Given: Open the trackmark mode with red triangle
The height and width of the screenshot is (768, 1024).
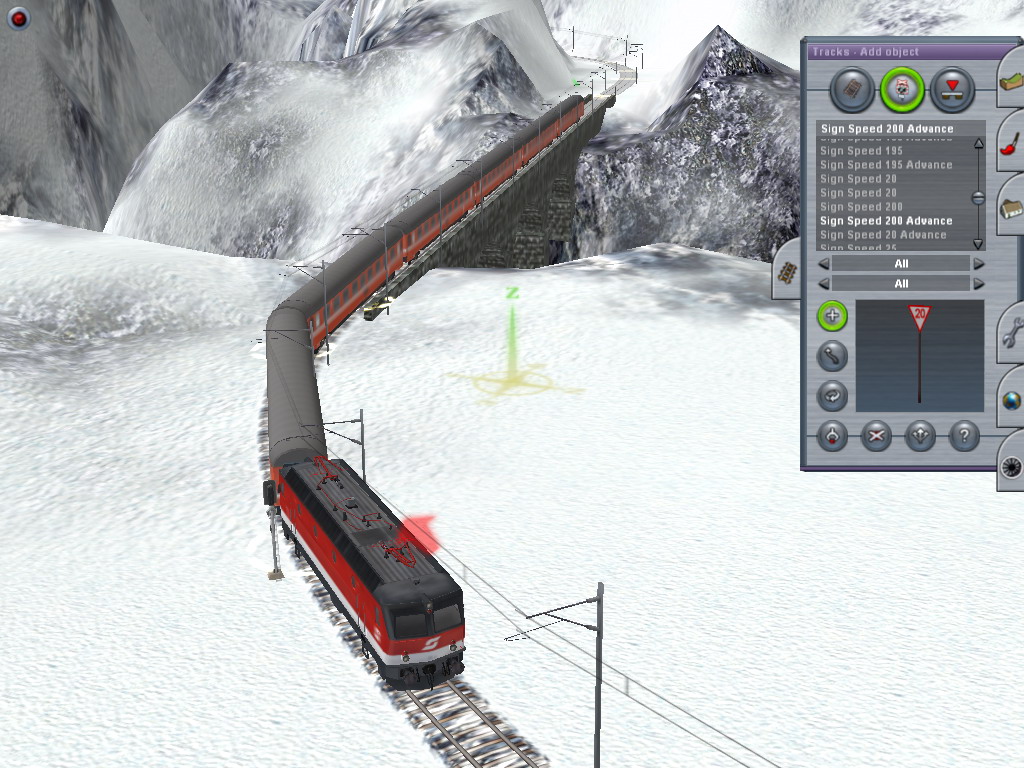Looking at the screenshot, I should coord(952,91).
